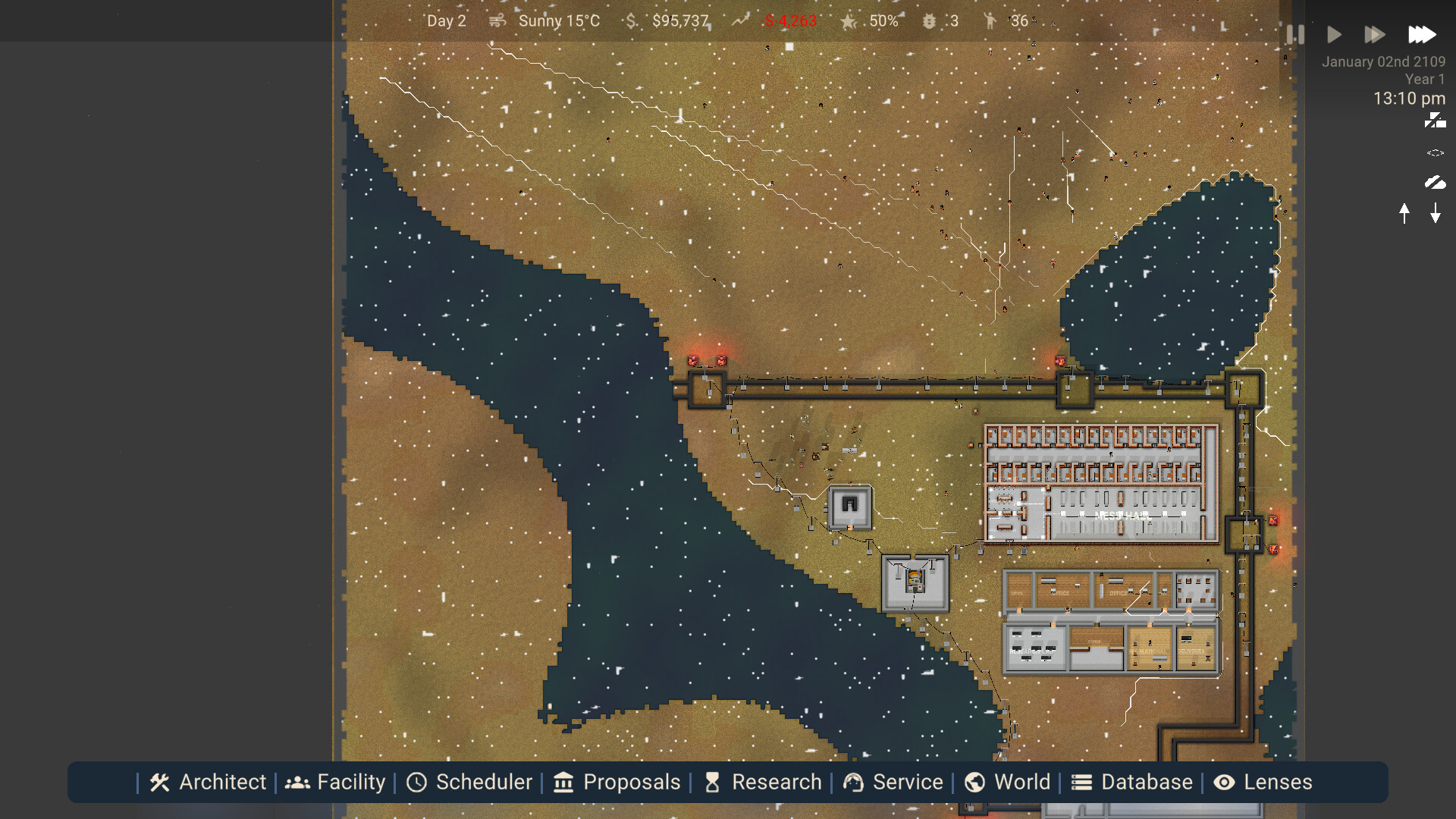This screenshot has width=1456, height=819.
Task: Pause the game simulation
Action: point(1296,35)
